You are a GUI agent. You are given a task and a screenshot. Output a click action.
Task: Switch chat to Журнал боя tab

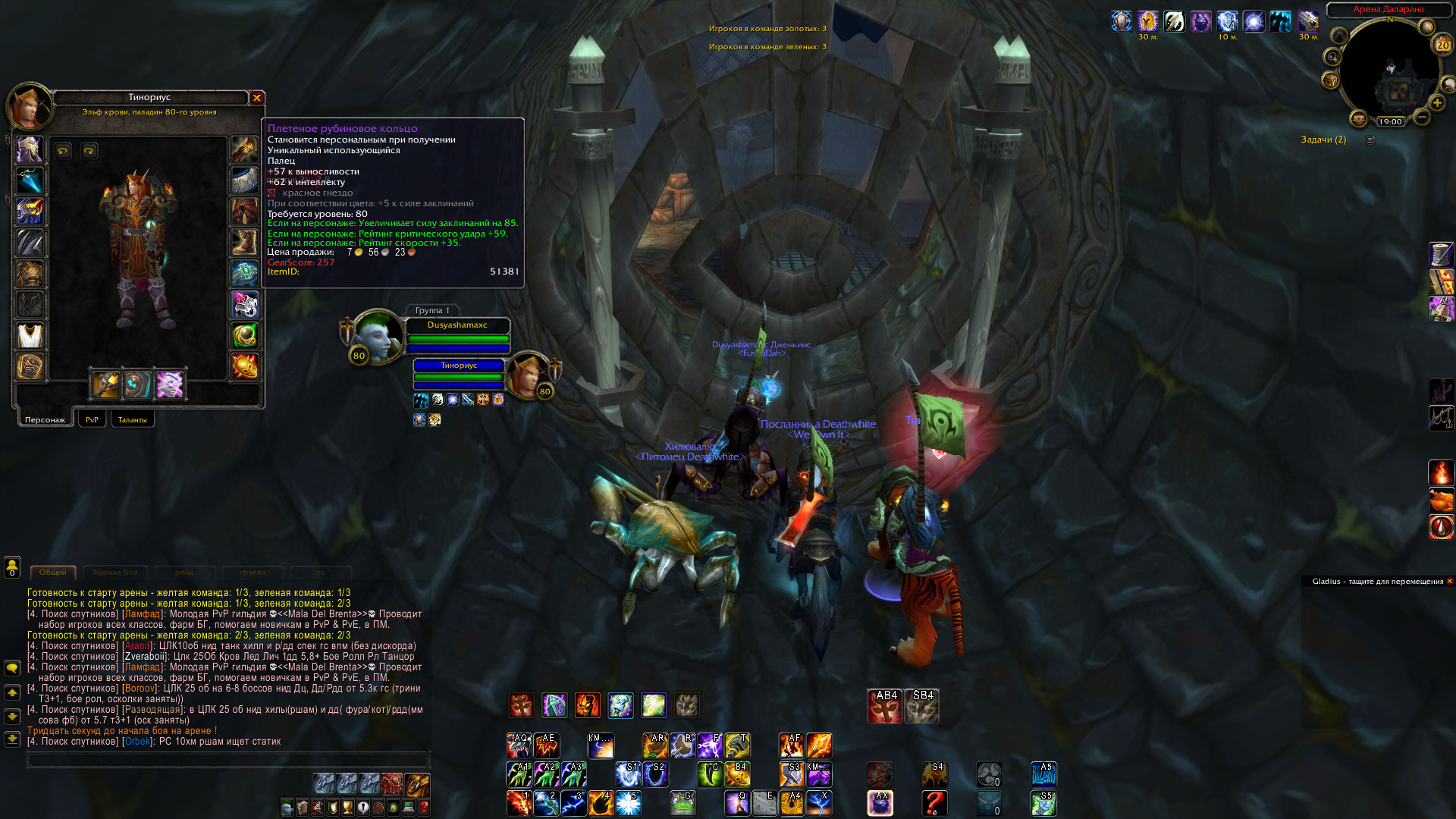pyautogui.click(x=115, y=573)
